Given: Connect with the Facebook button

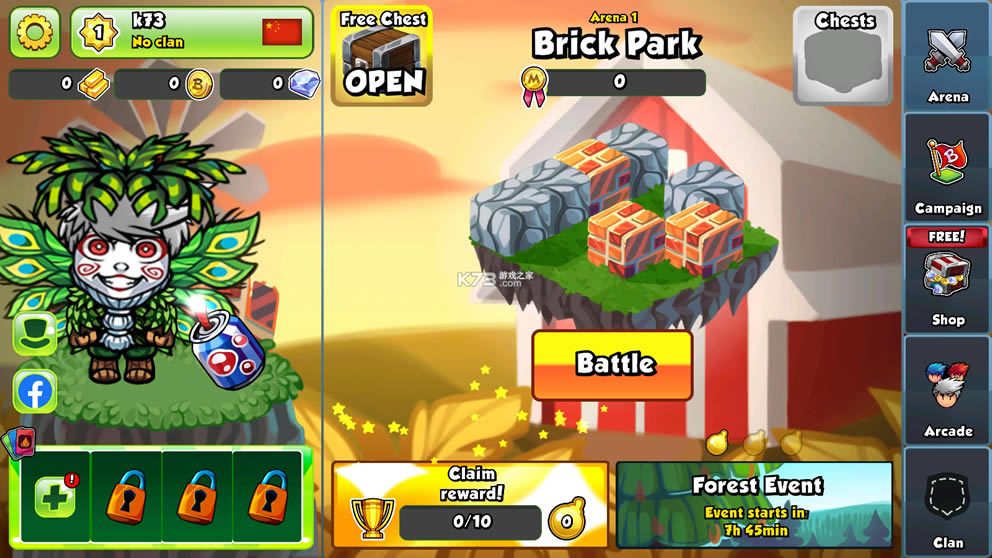Looking at the screenshot, I should coord(35,391).
